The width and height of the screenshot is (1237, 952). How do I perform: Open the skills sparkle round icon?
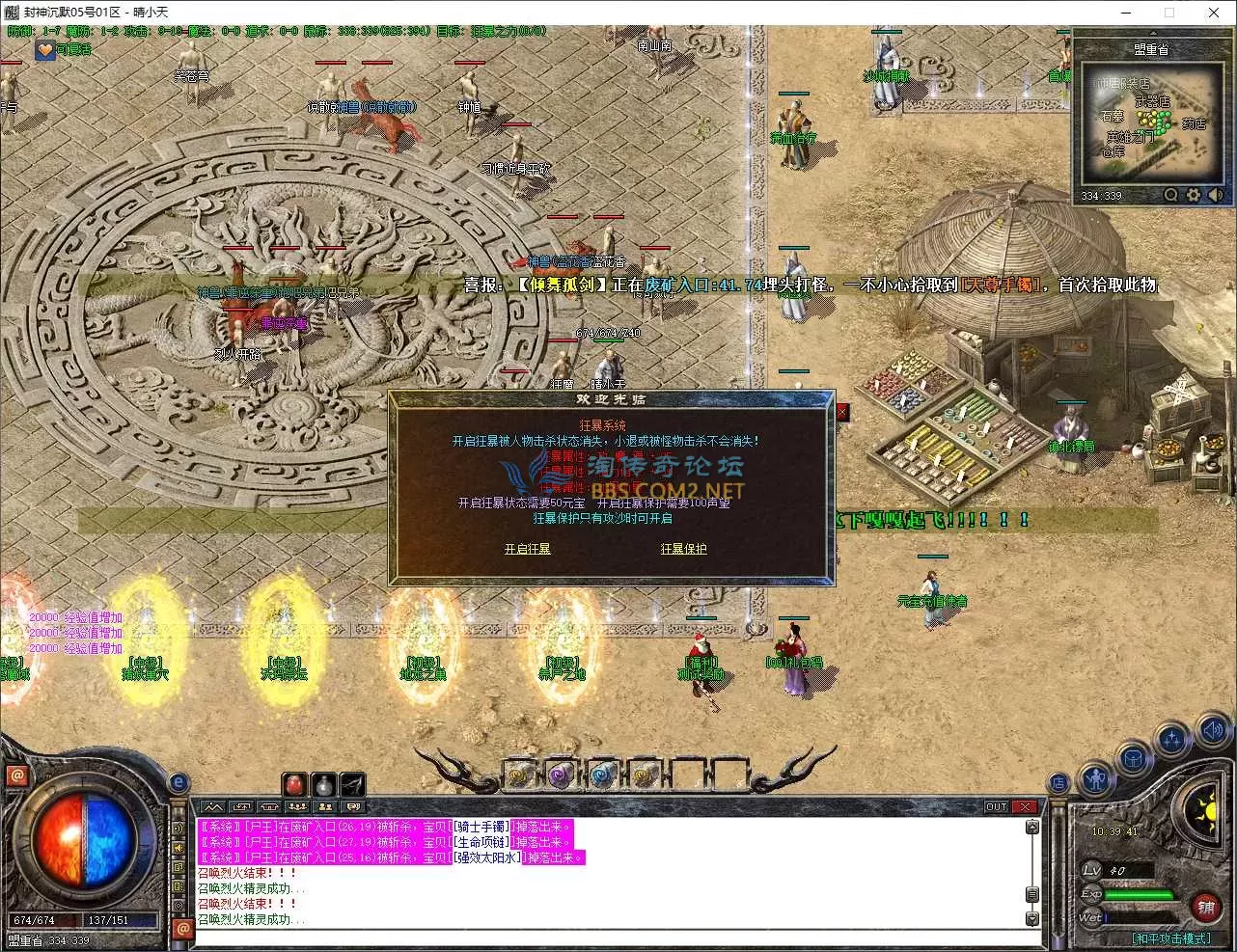[1172, 741]
